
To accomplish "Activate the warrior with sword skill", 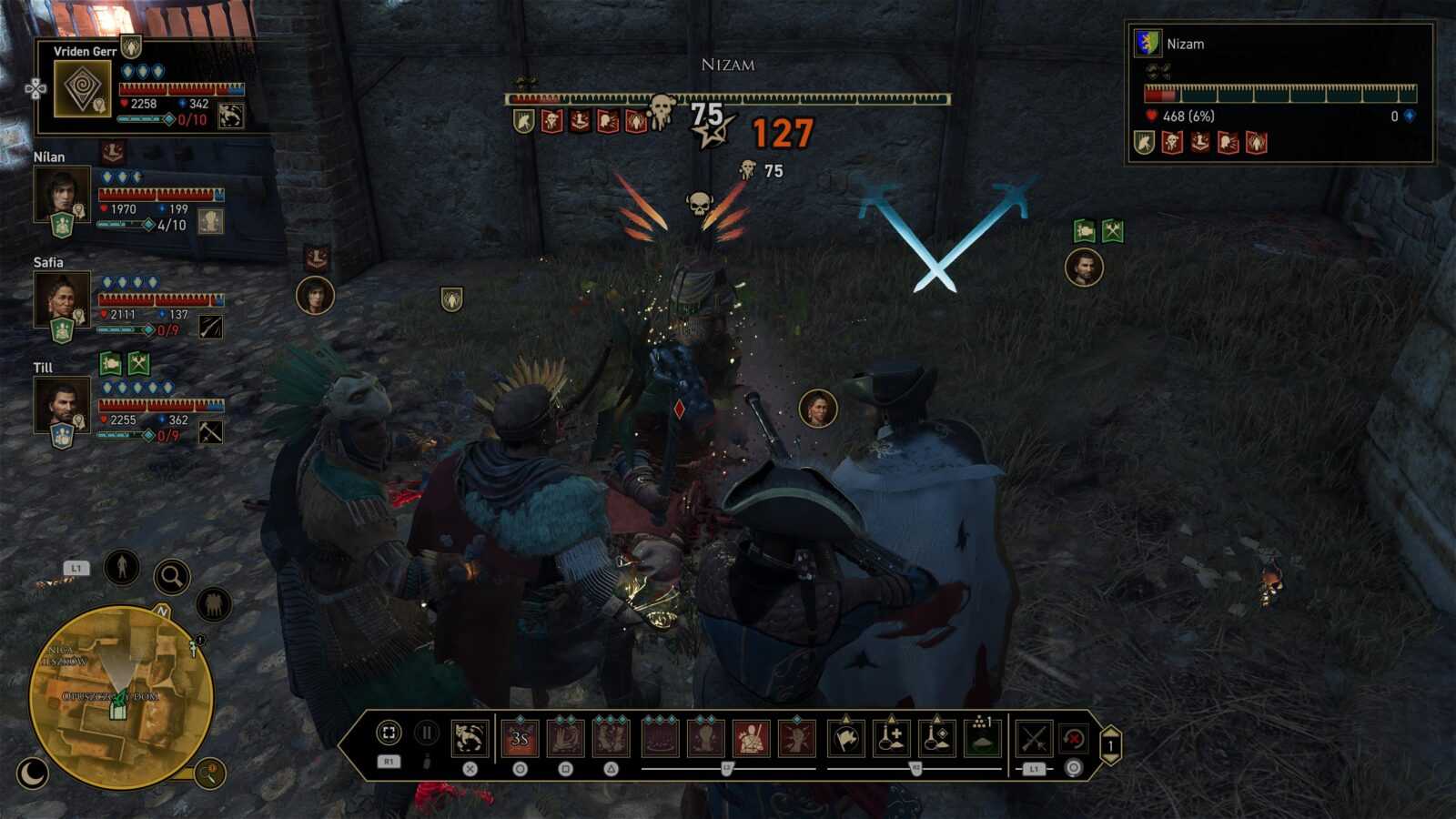I will coord(752,738).
